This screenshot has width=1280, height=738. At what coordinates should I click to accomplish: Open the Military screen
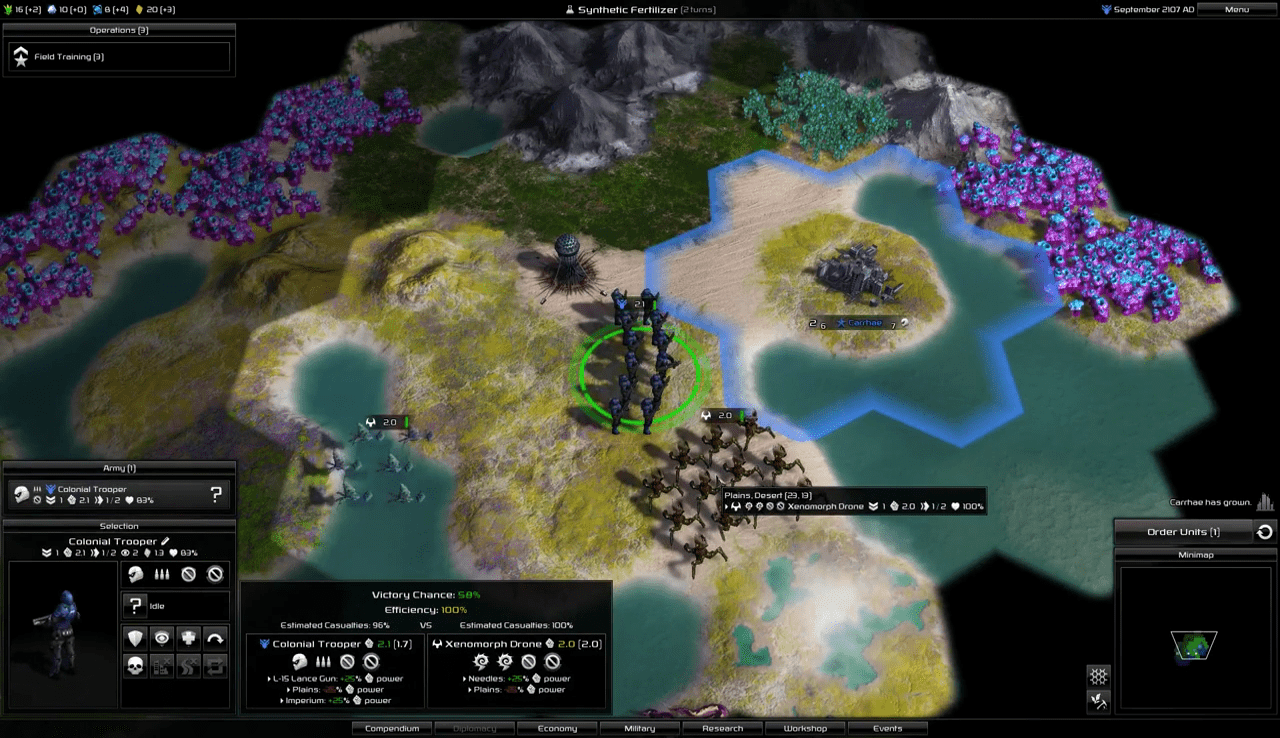640,728
